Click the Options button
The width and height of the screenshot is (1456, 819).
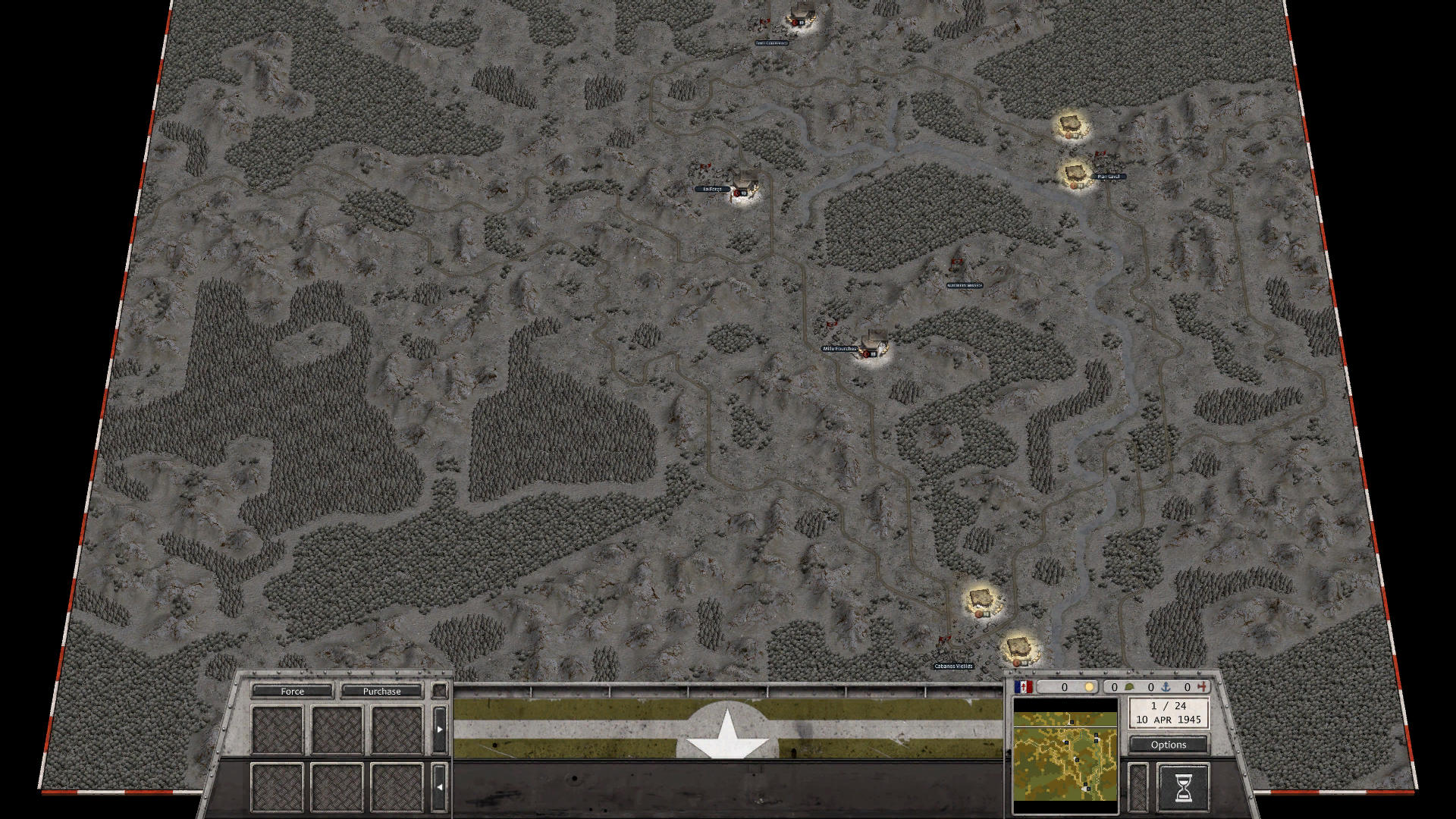click(x=1168, y=745)
